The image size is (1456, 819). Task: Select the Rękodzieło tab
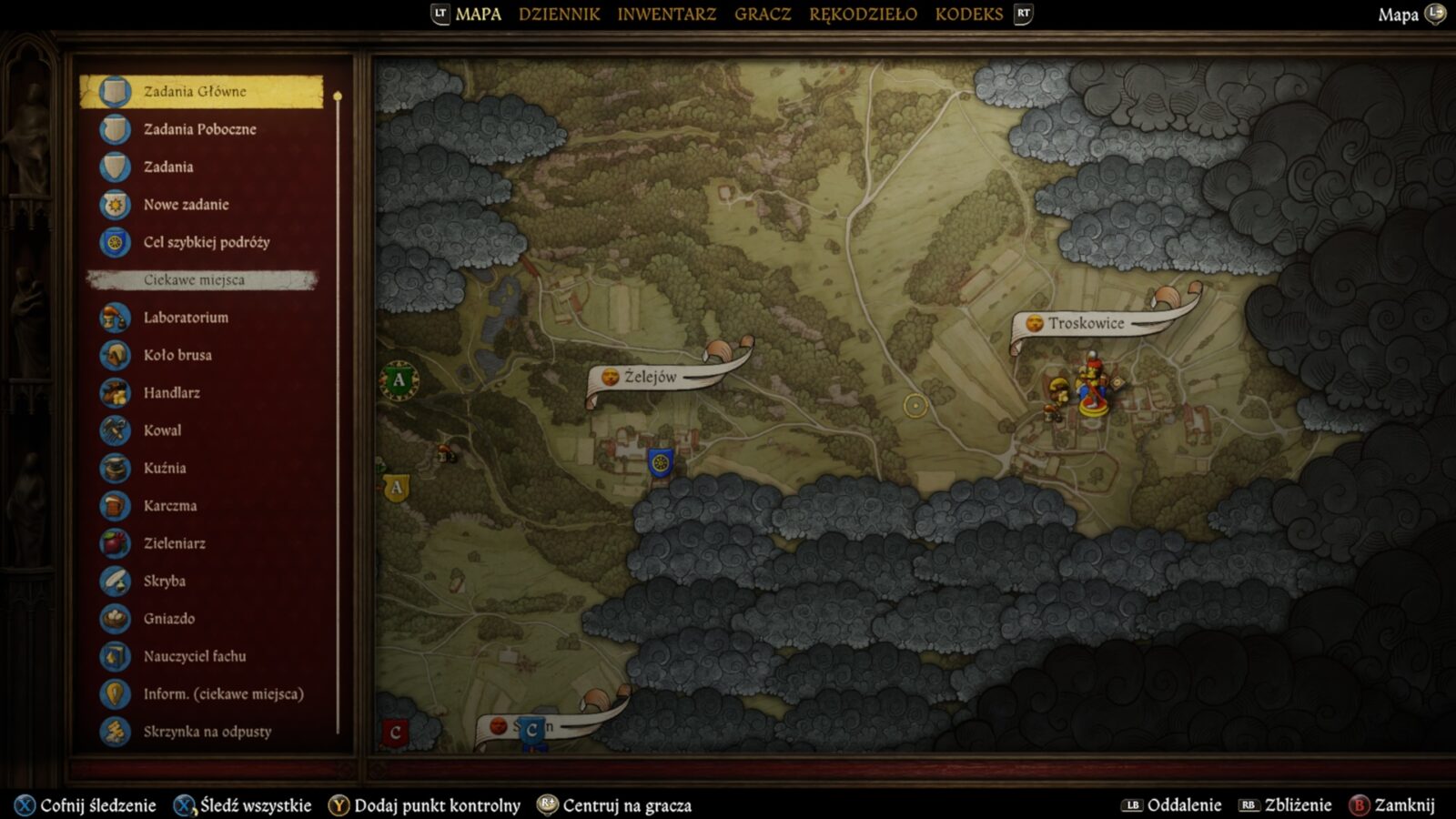(x=863, y=15)
